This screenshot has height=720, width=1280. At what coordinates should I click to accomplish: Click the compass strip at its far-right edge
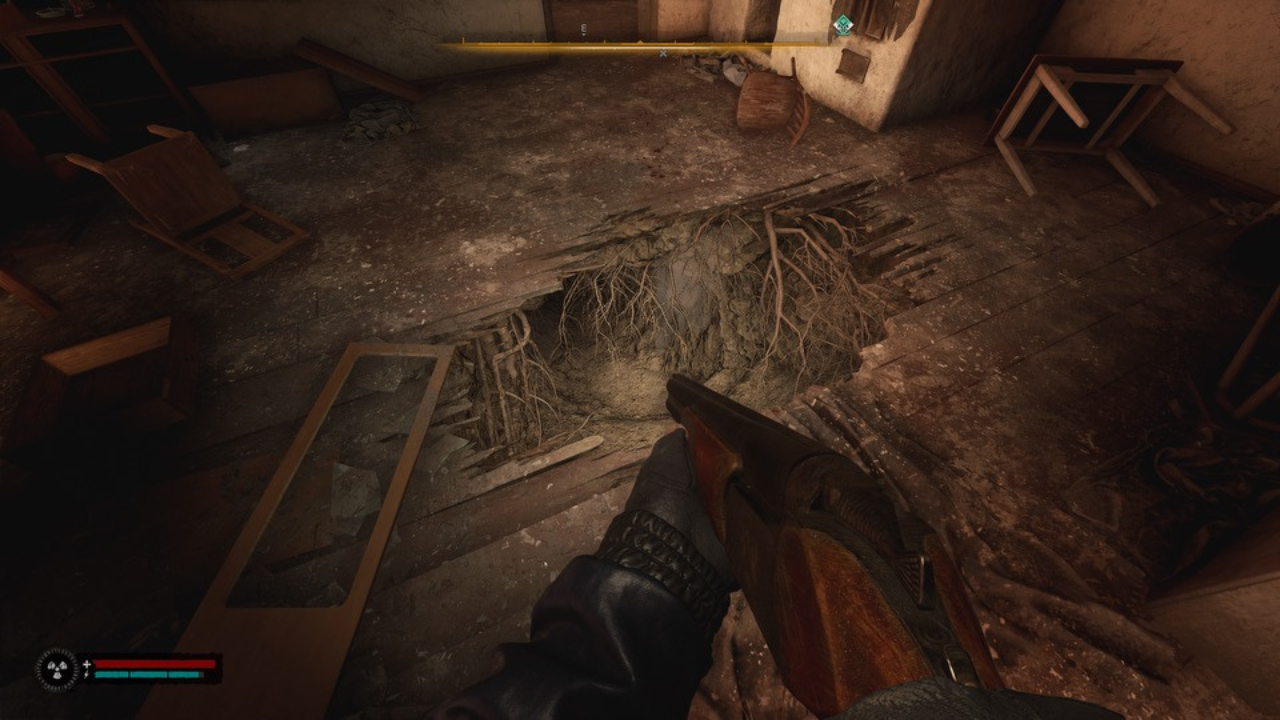click(826, 44)
